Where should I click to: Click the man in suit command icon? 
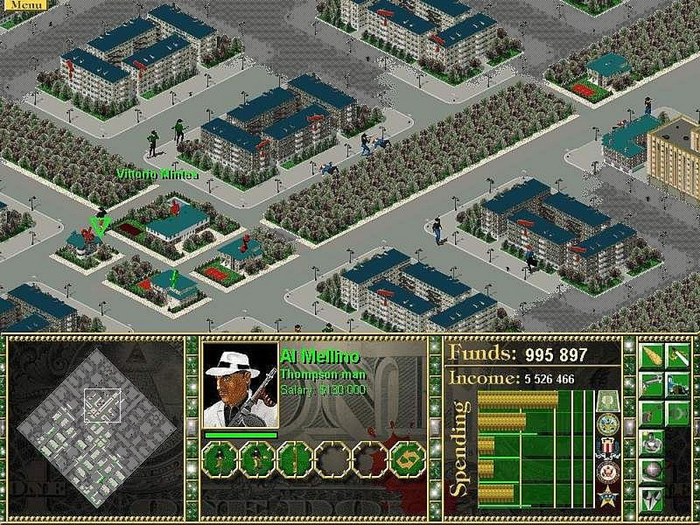click(650, 441)
